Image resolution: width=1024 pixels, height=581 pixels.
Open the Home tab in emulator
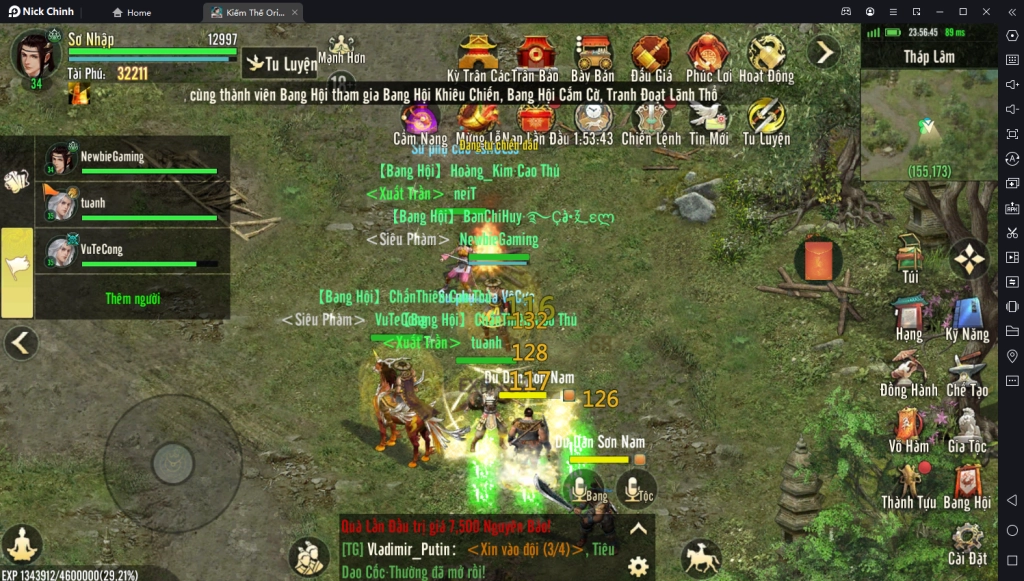(132, 12)
